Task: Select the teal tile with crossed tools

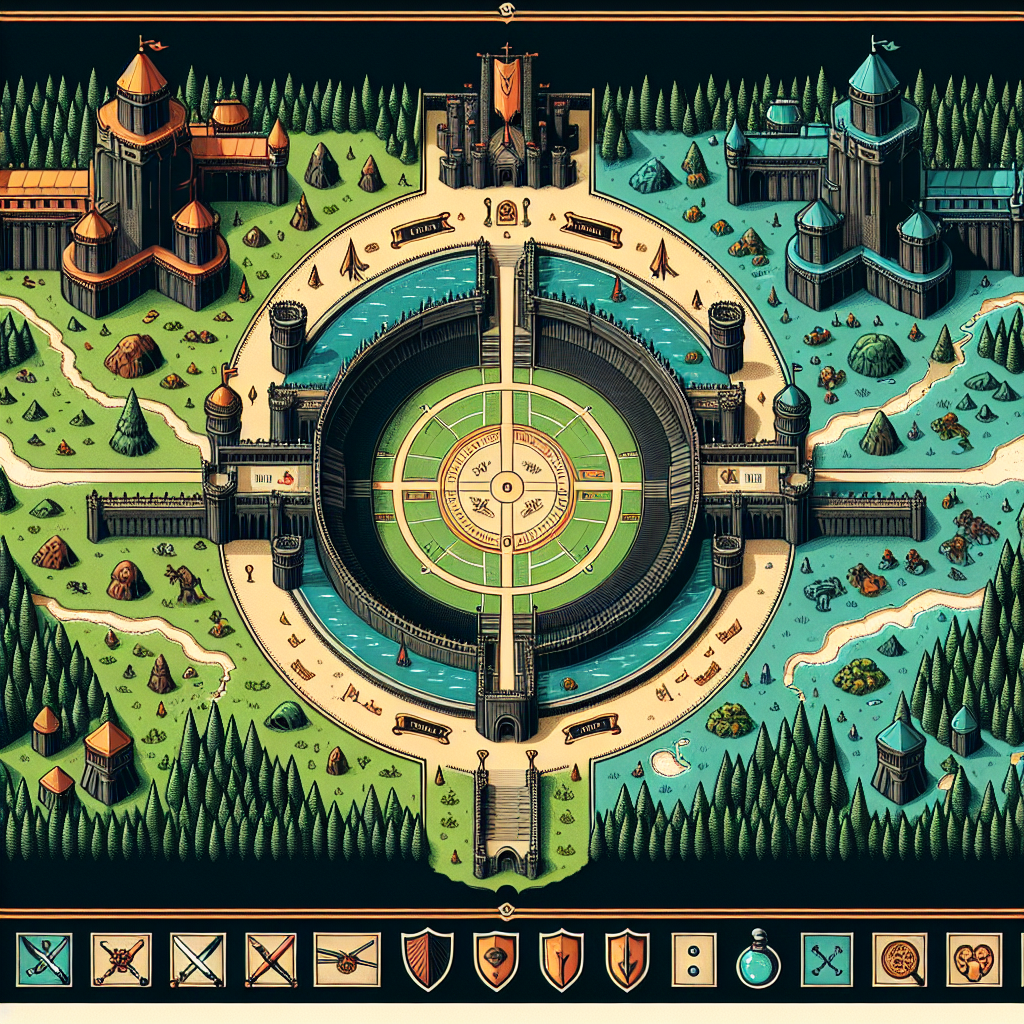Action: [827, 960]
